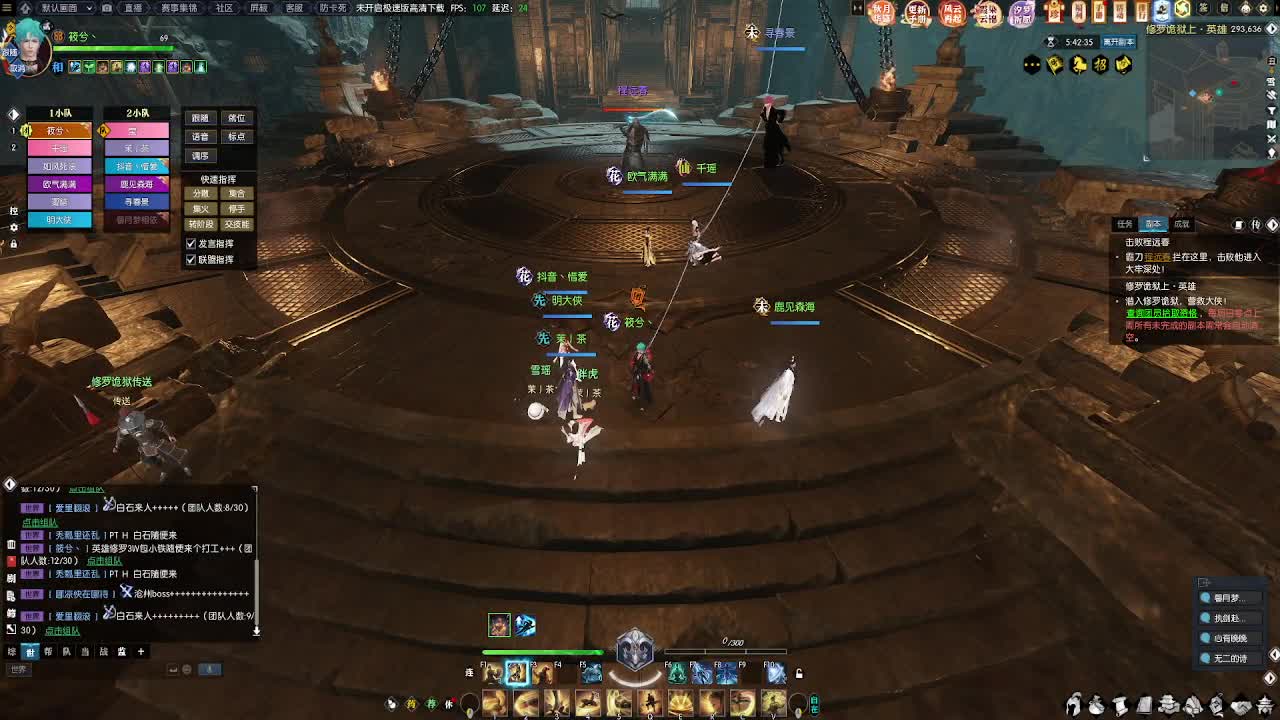1280x720 pixels.
Task: Switch to the 任务 quest tab
Action: pos(1125,224)
